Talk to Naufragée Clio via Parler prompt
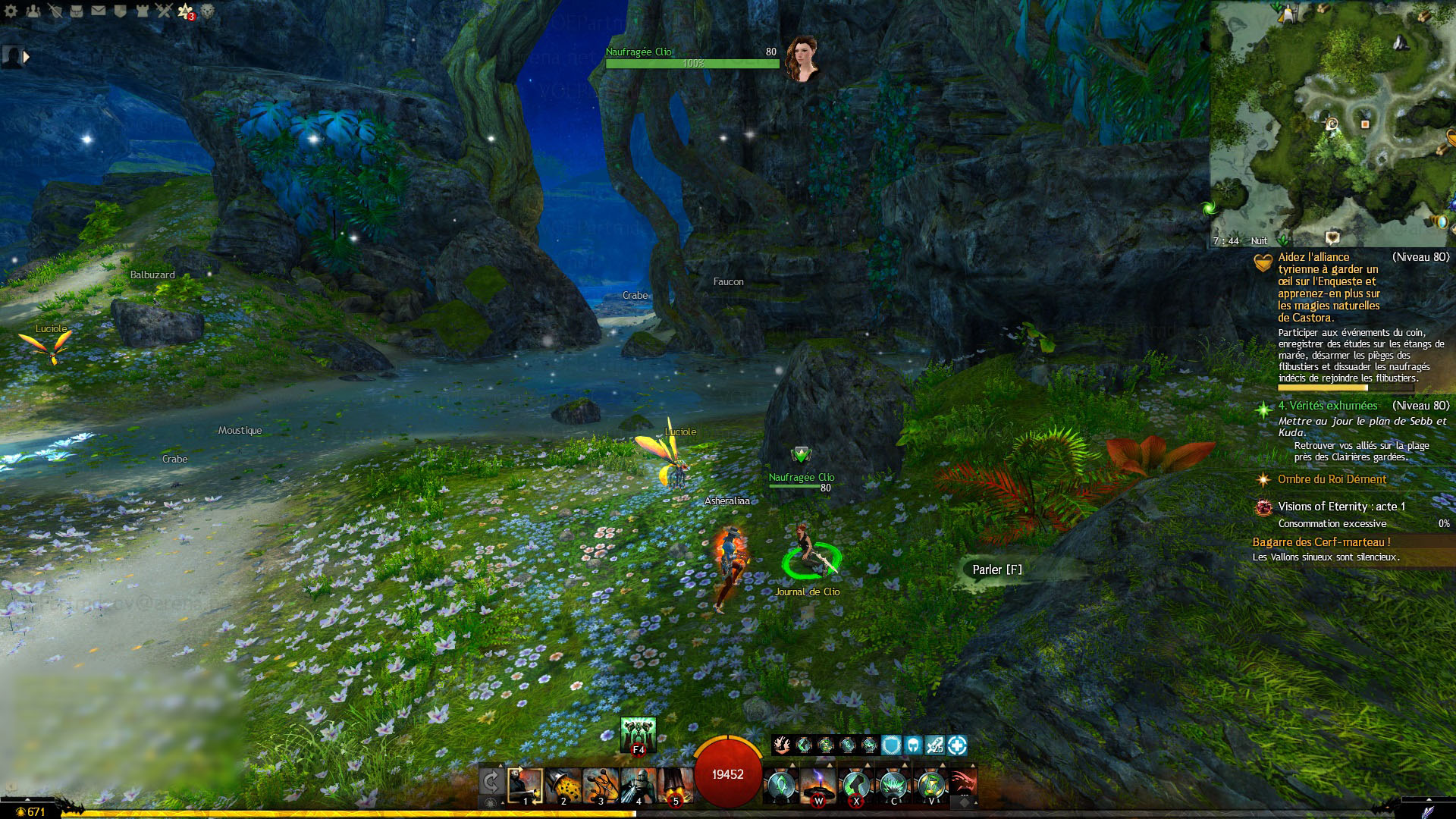Viewport: 1456px width, 819px height. [996, 570]
